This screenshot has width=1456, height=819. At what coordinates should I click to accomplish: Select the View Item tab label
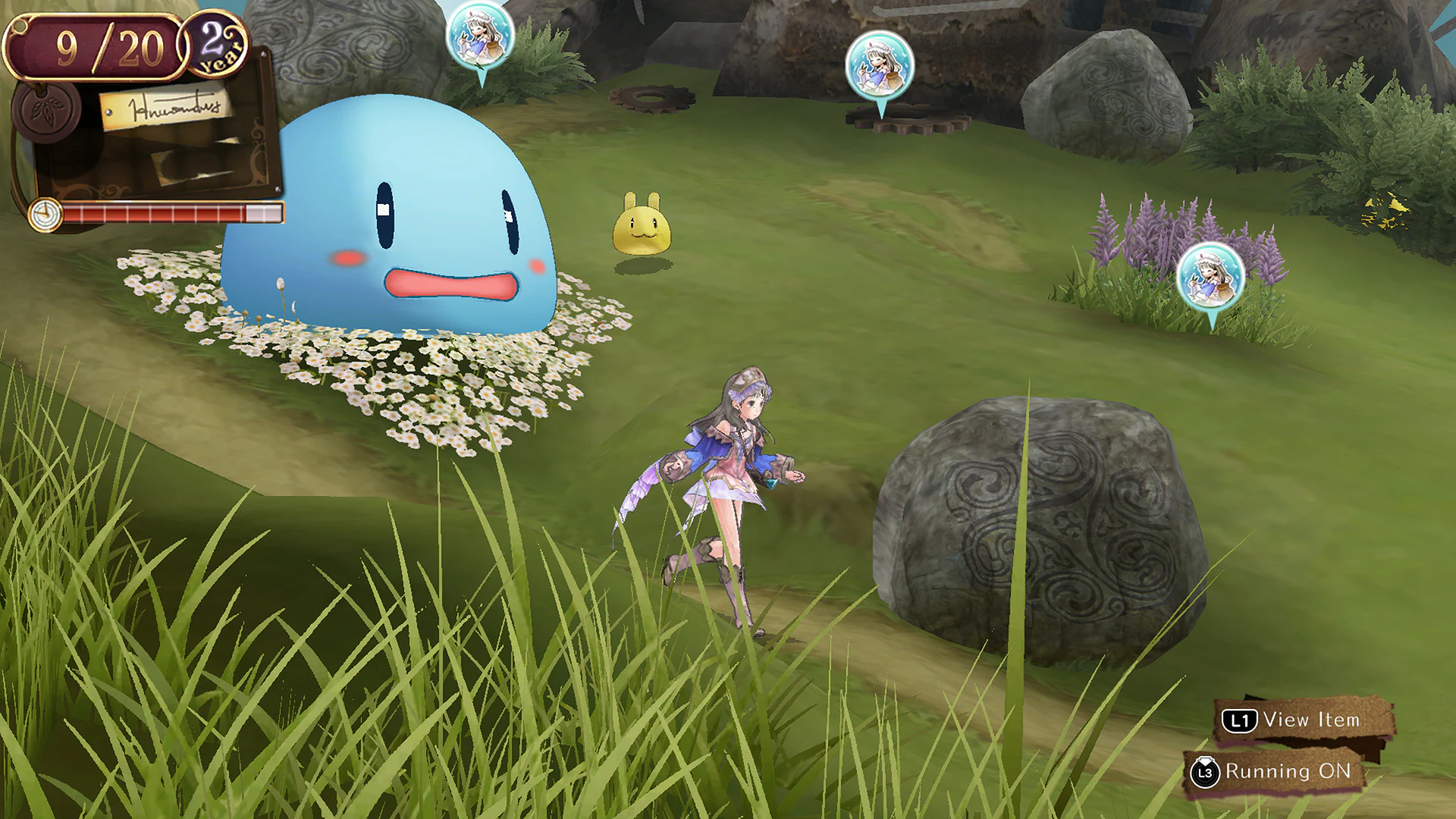point(1312,720)
